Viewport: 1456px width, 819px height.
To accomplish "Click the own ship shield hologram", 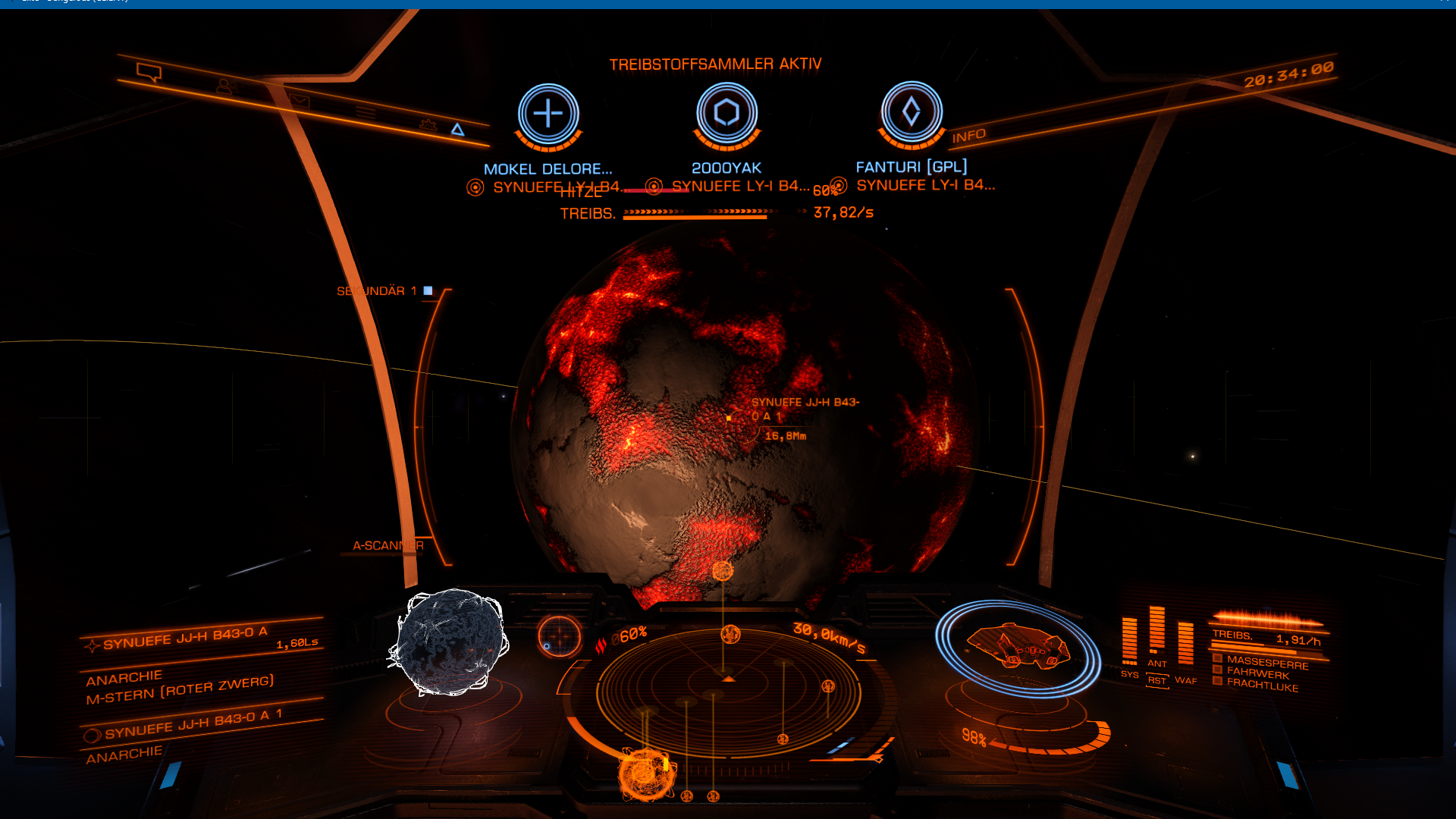I will pyautogui.click(x=1018, y=648).
